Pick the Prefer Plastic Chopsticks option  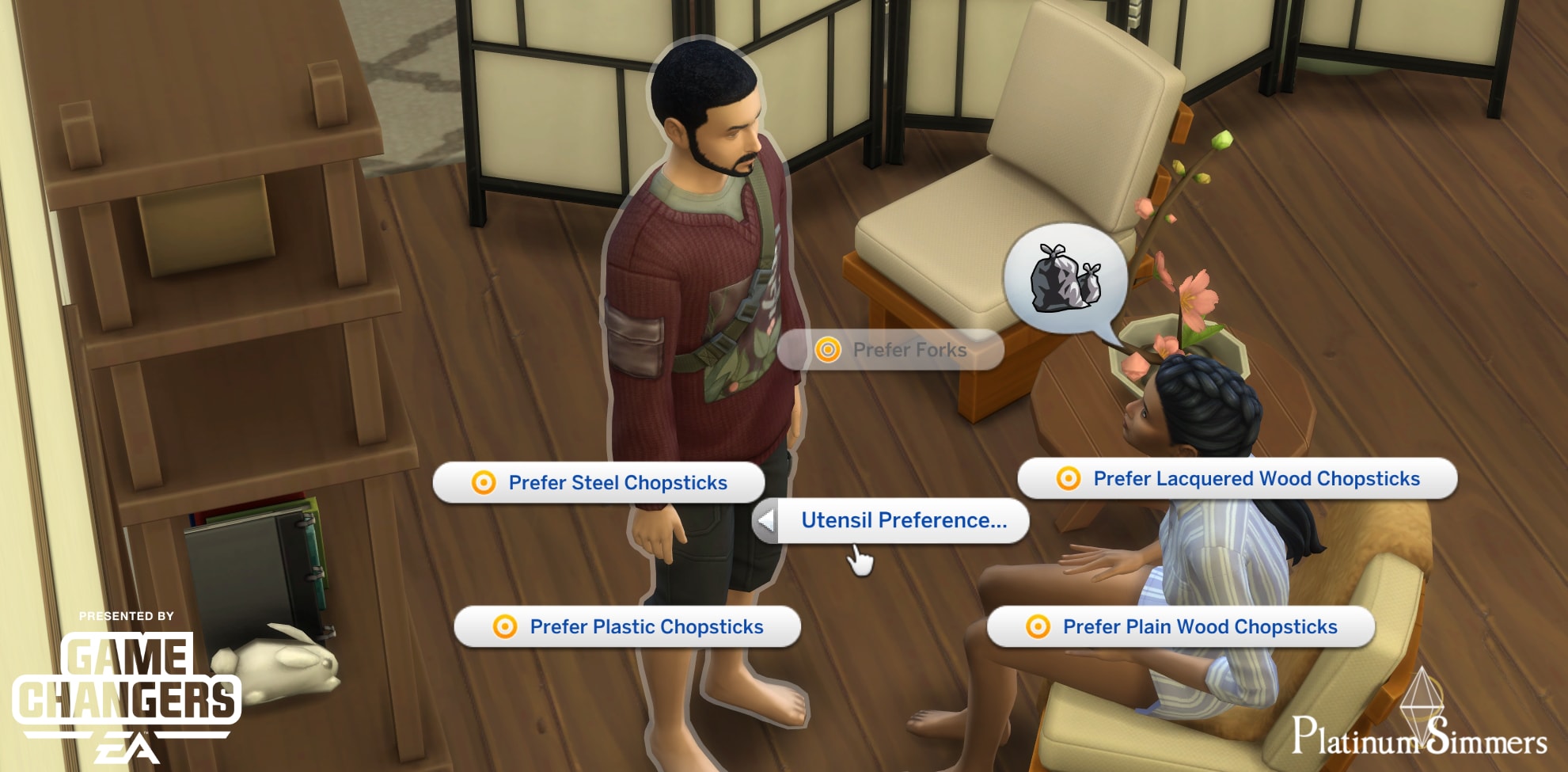click(628, 627)
